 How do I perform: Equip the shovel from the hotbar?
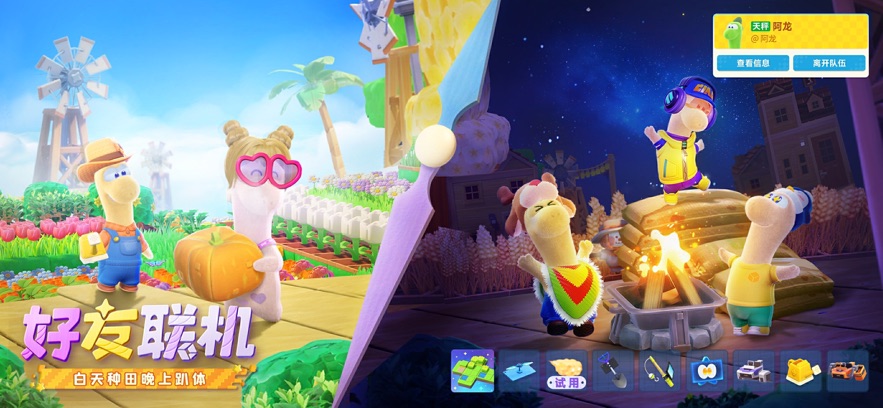(x=613, y=370)
